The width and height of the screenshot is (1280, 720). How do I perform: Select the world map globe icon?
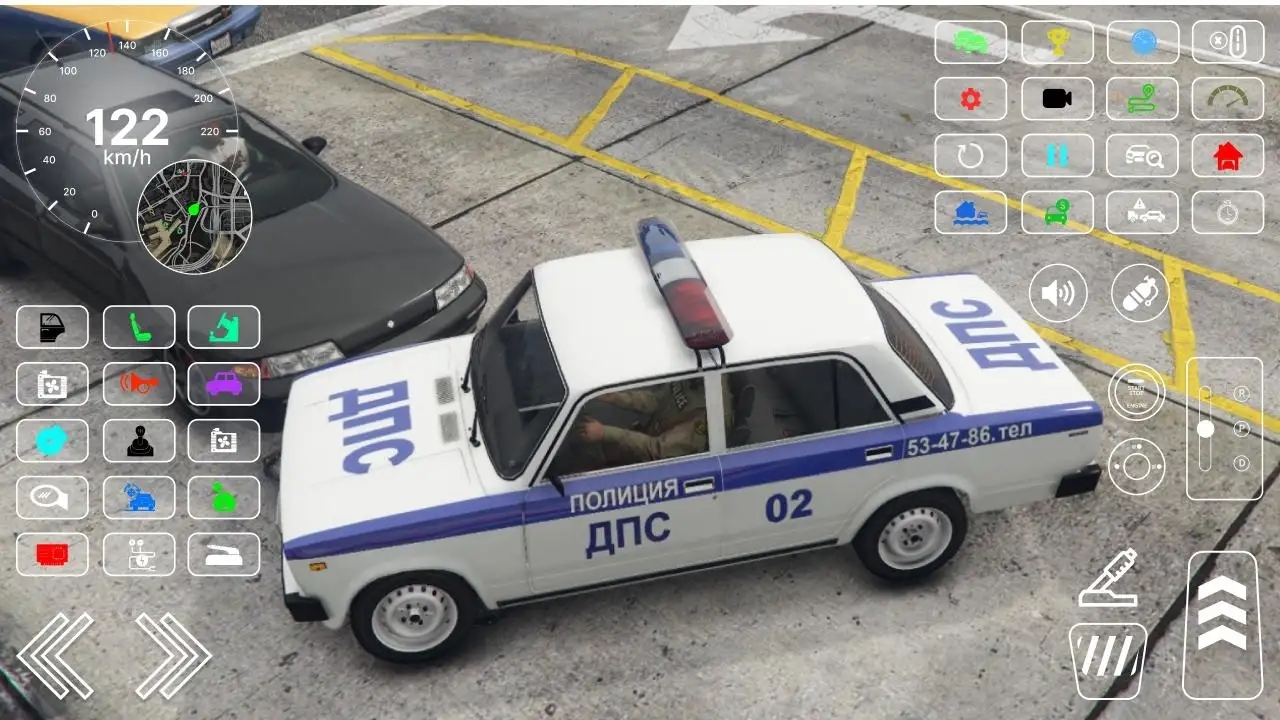point(1141,42)
